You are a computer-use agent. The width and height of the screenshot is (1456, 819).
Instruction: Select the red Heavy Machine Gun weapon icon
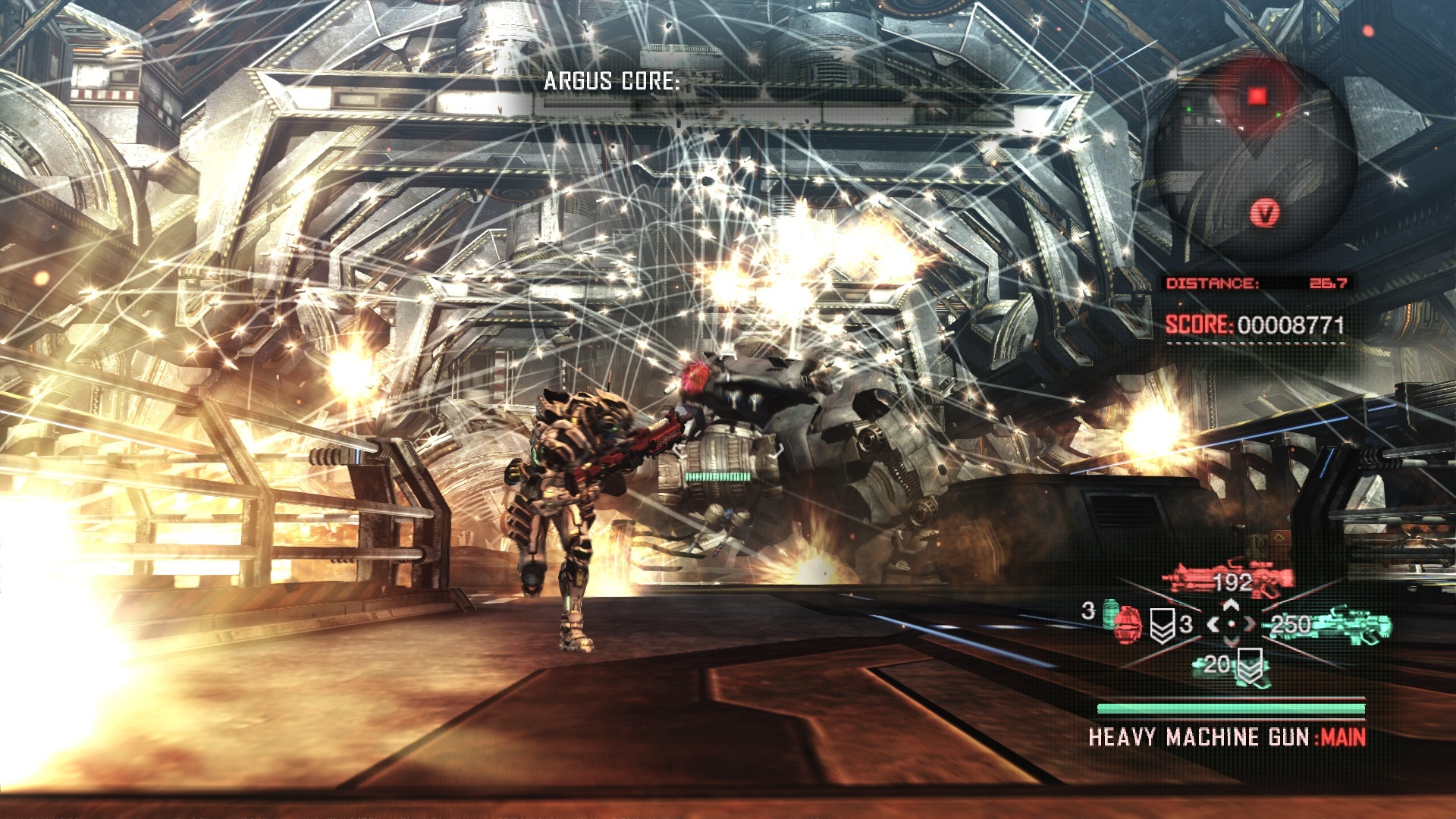(1226, 576)
